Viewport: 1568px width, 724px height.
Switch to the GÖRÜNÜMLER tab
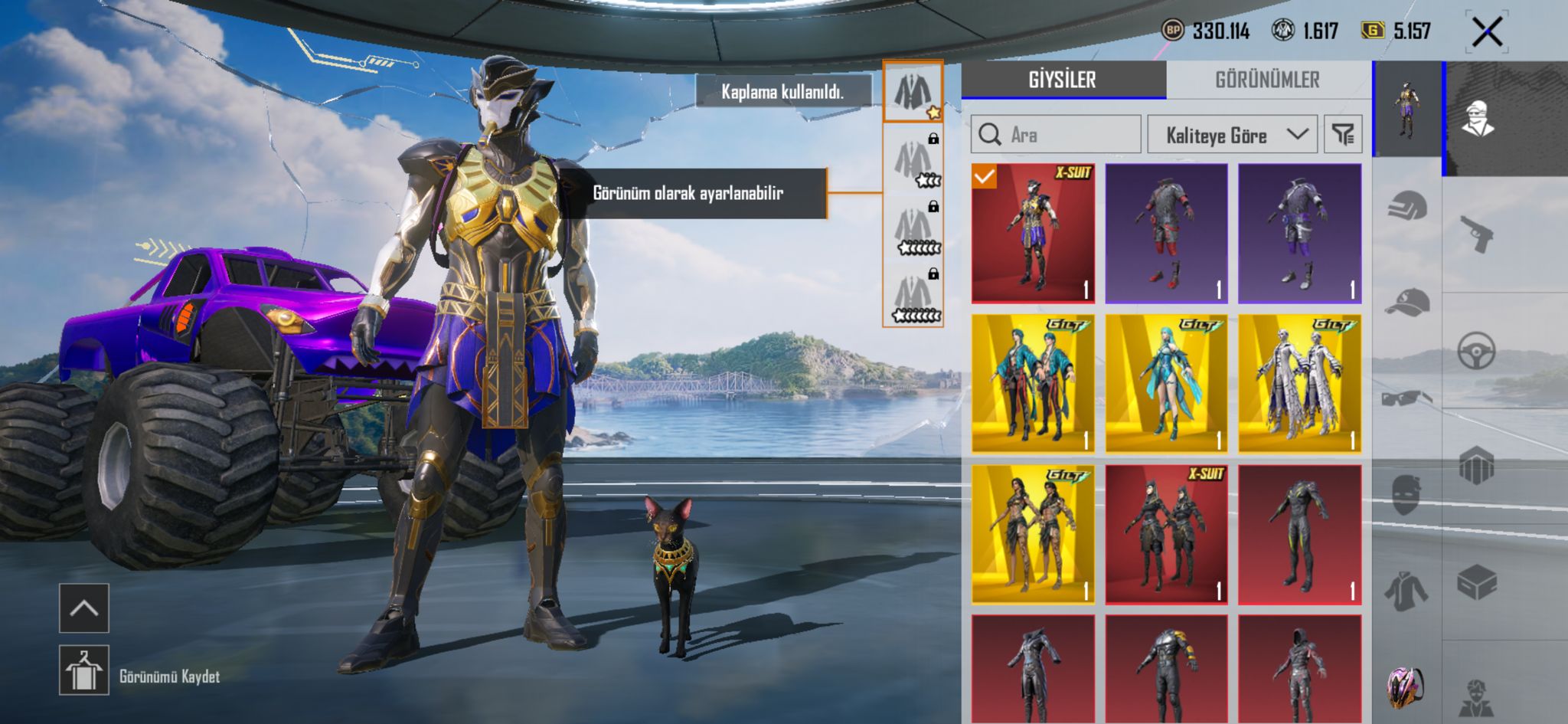coord(1267,80)
